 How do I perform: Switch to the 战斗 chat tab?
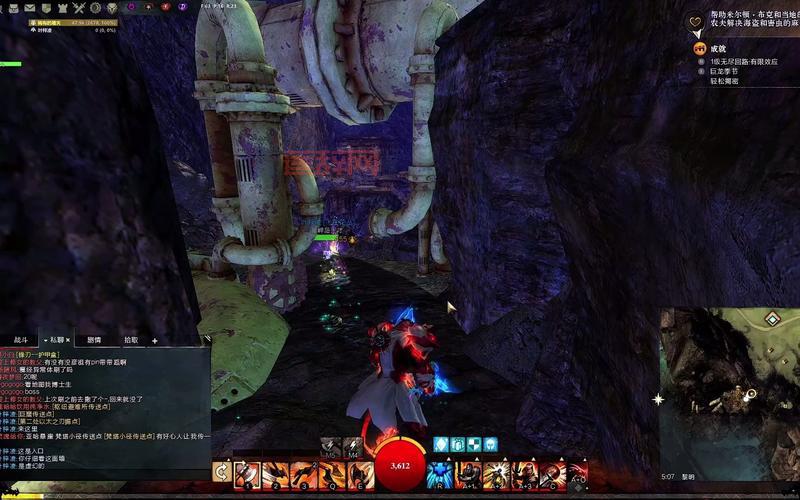tap(21, 340)
